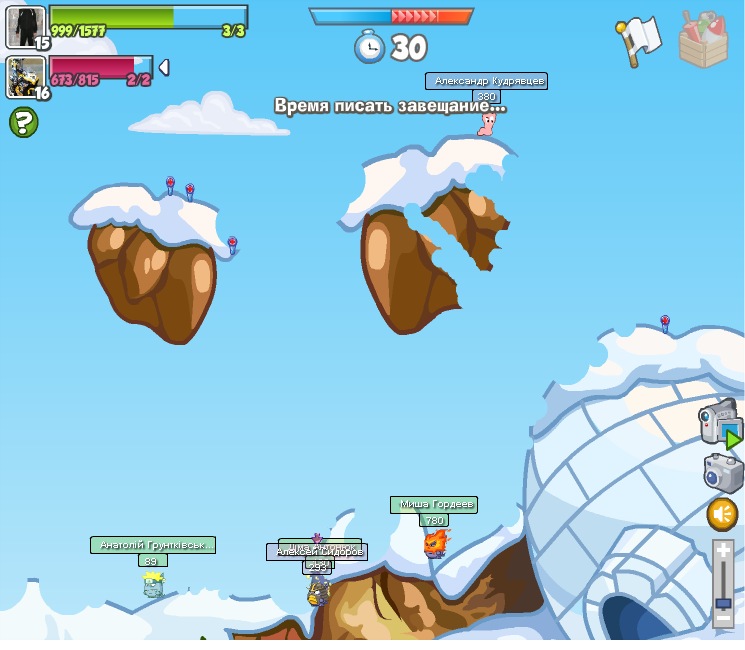
Task: Toggle sound with the orange speaker button
Action: tap(722, 515)
